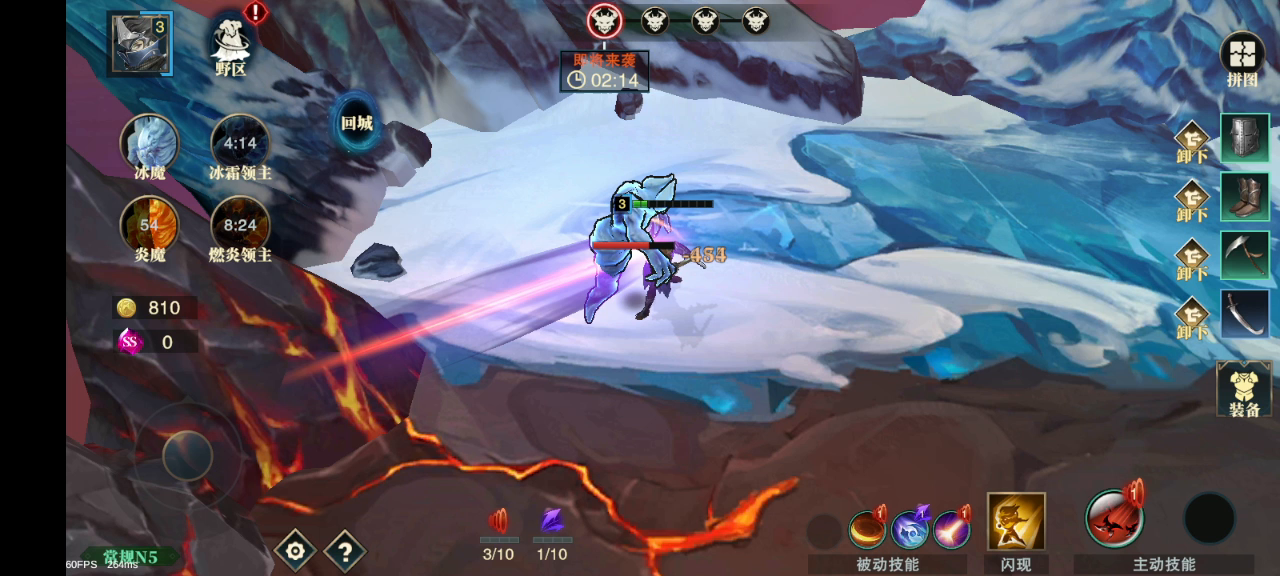This screenshot has width=1280, height=576.
Task: Select the 燃炎领主 flame lord icon
Action: click(x=240, y=224)
